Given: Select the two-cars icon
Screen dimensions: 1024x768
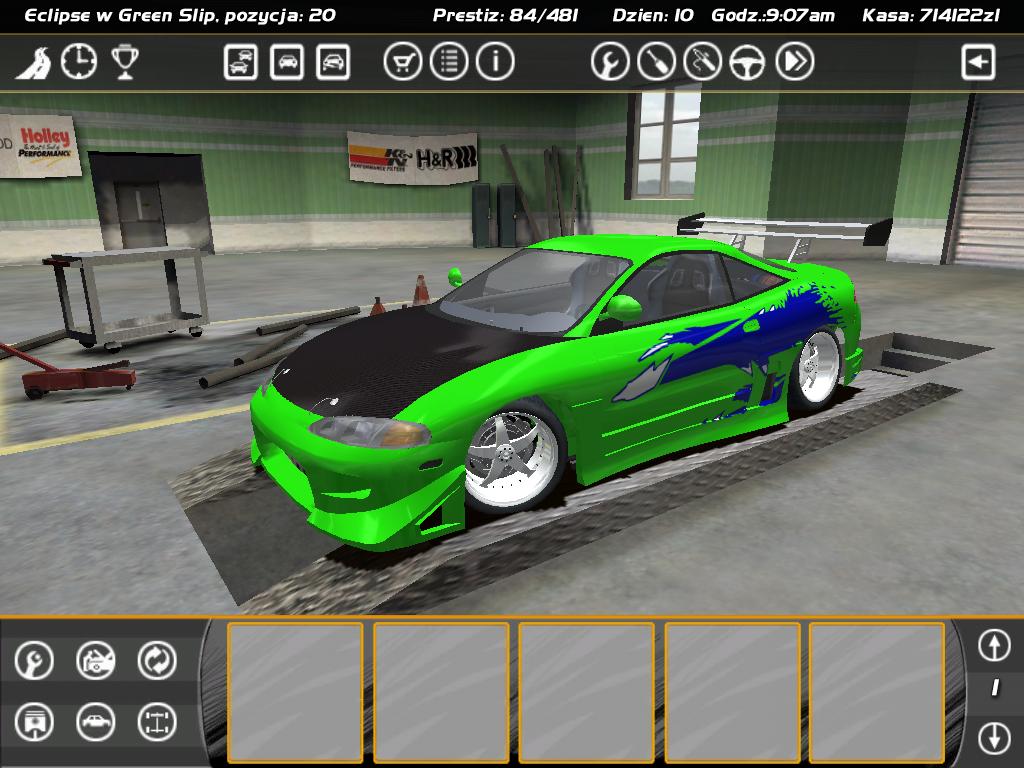Looking at the screenshot, I should [241, 62].
